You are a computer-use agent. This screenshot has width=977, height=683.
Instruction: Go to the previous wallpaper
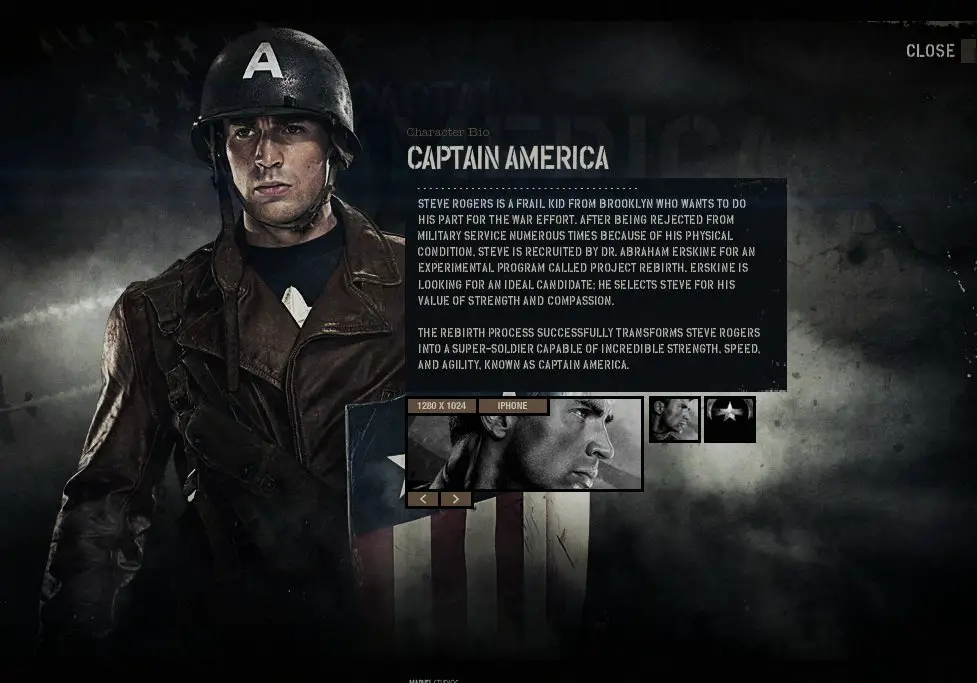pos(423,499)
